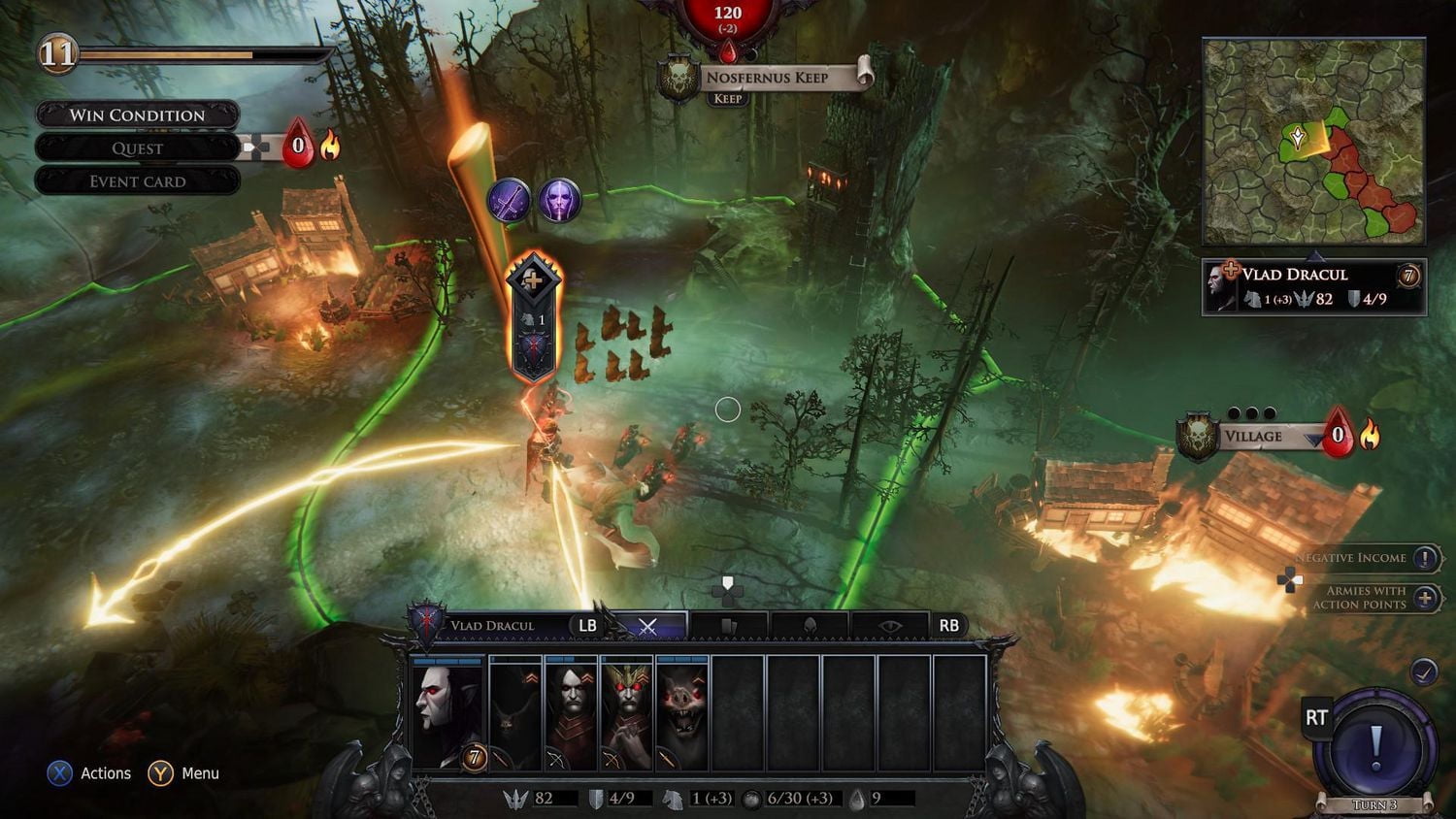Toggle the flame icon next to the Village banner
Viewport: 1456px width, 819px height.
pos(1372,437)
